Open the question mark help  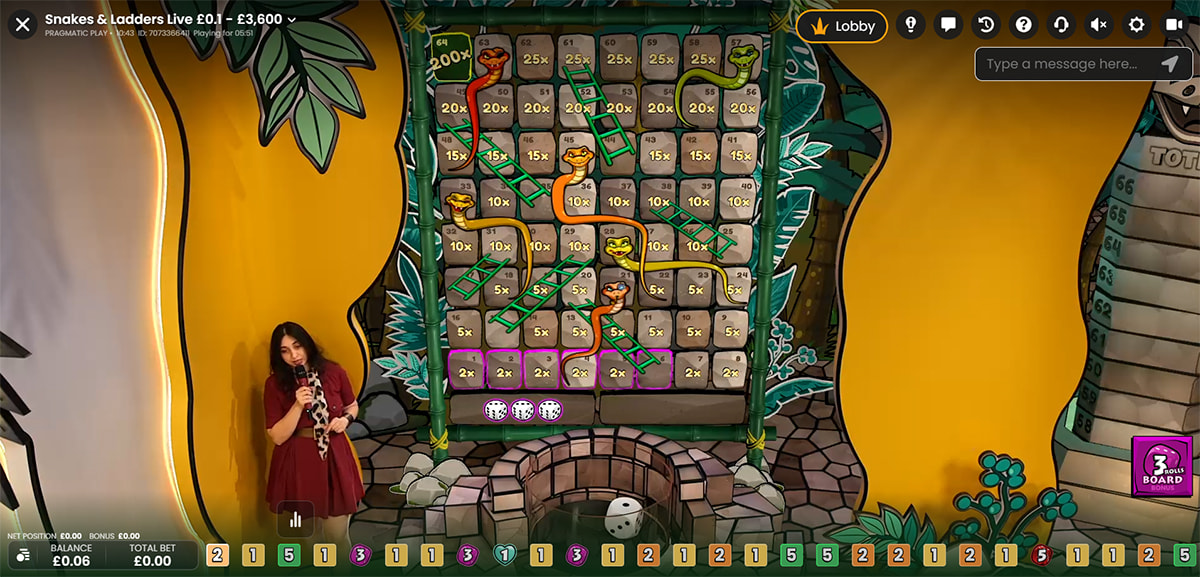(x=1023, y=26)
